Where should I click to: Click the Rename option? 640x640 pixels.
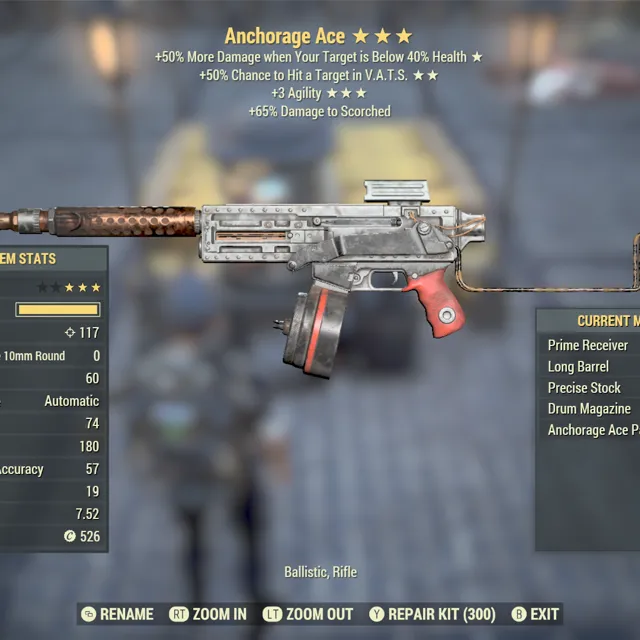tap(117, 614)
